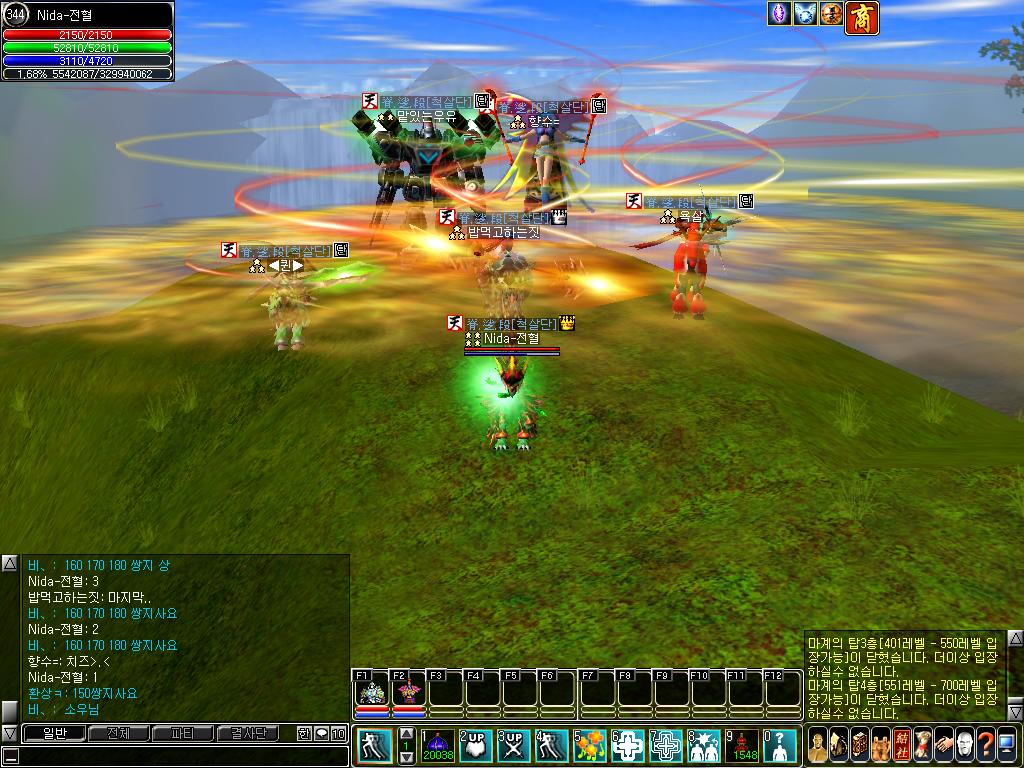Select the F1 robot summon slot
The image size is (1024, 768).
point(372,690)
